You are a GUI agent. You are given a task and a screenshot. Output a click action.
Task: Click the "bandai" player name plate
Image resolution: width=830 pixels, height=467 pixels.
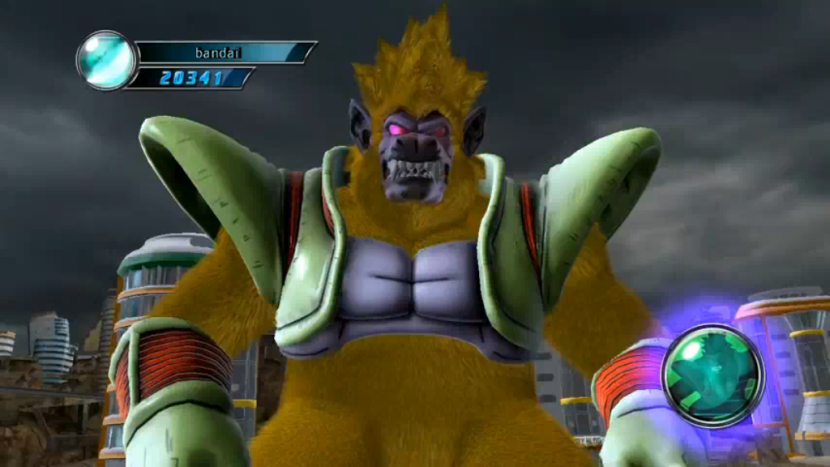coord(224,52)
